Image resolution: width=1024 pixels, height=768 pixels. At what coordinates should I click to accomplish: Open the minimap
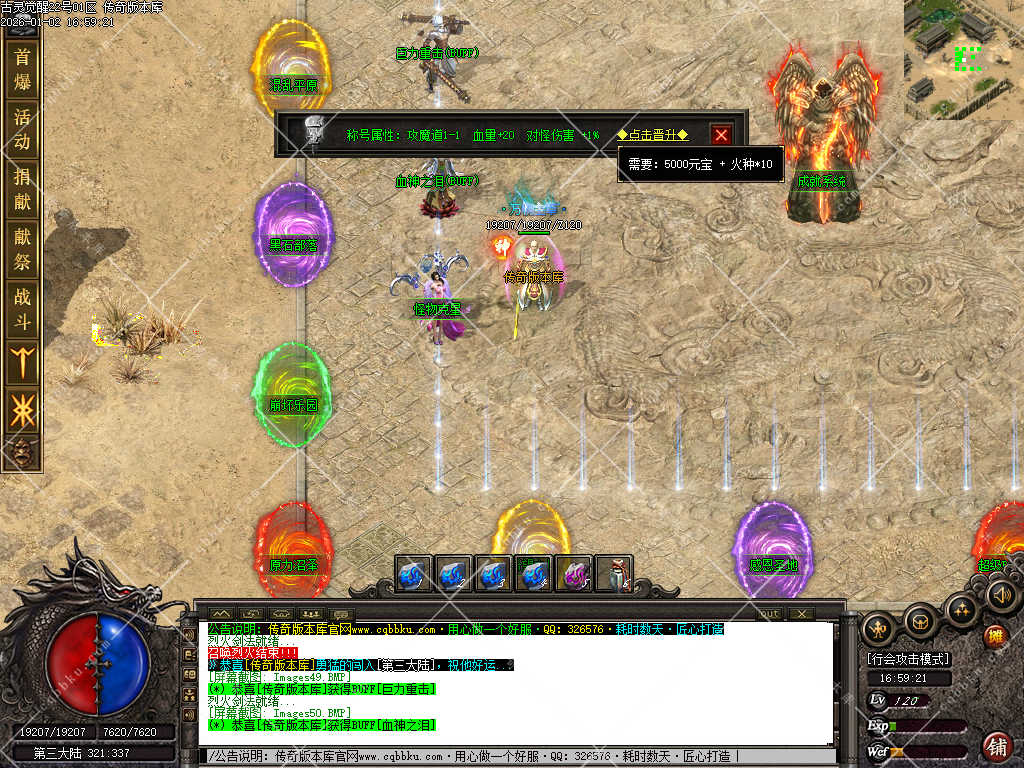tap(963, 59)
